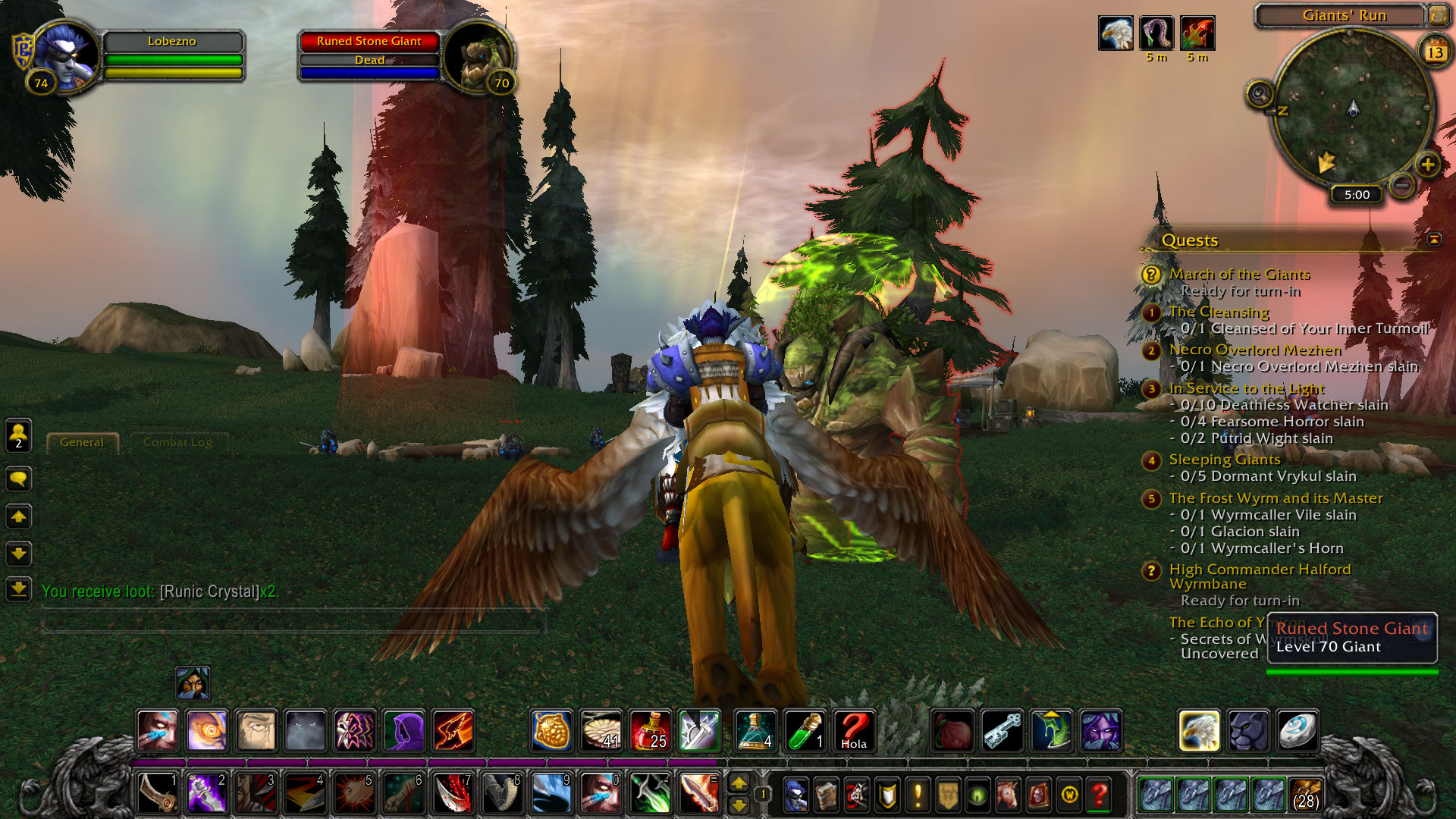Use the Hola question mark macro
This screenshot has height=819, width=1456.
click(854, 730)
